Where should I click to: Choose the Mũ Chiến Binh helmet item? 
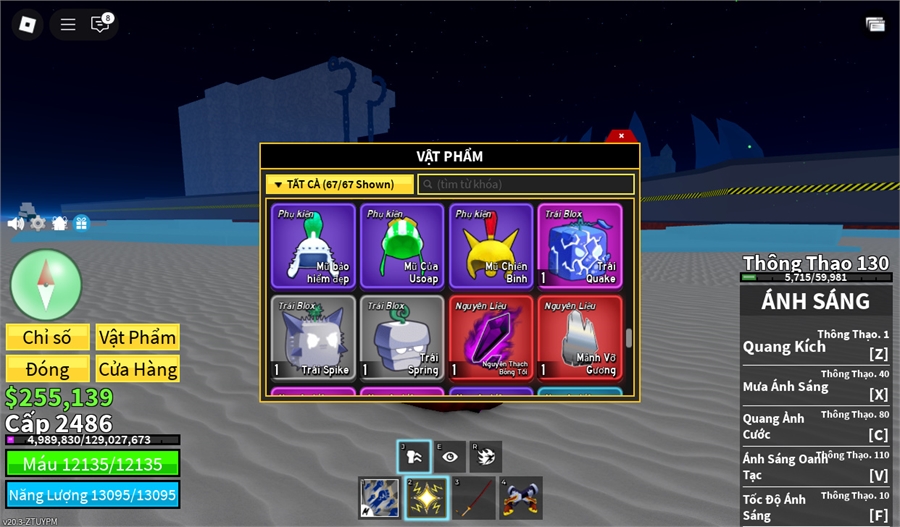tap(490, 246)
